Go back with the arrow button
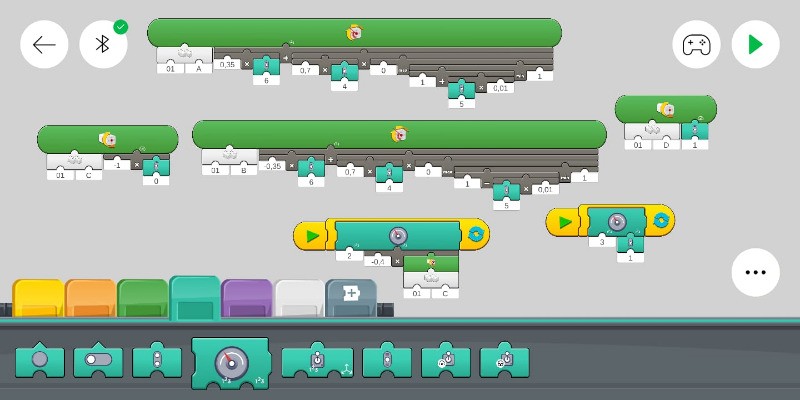 click(x=44, y=44)
